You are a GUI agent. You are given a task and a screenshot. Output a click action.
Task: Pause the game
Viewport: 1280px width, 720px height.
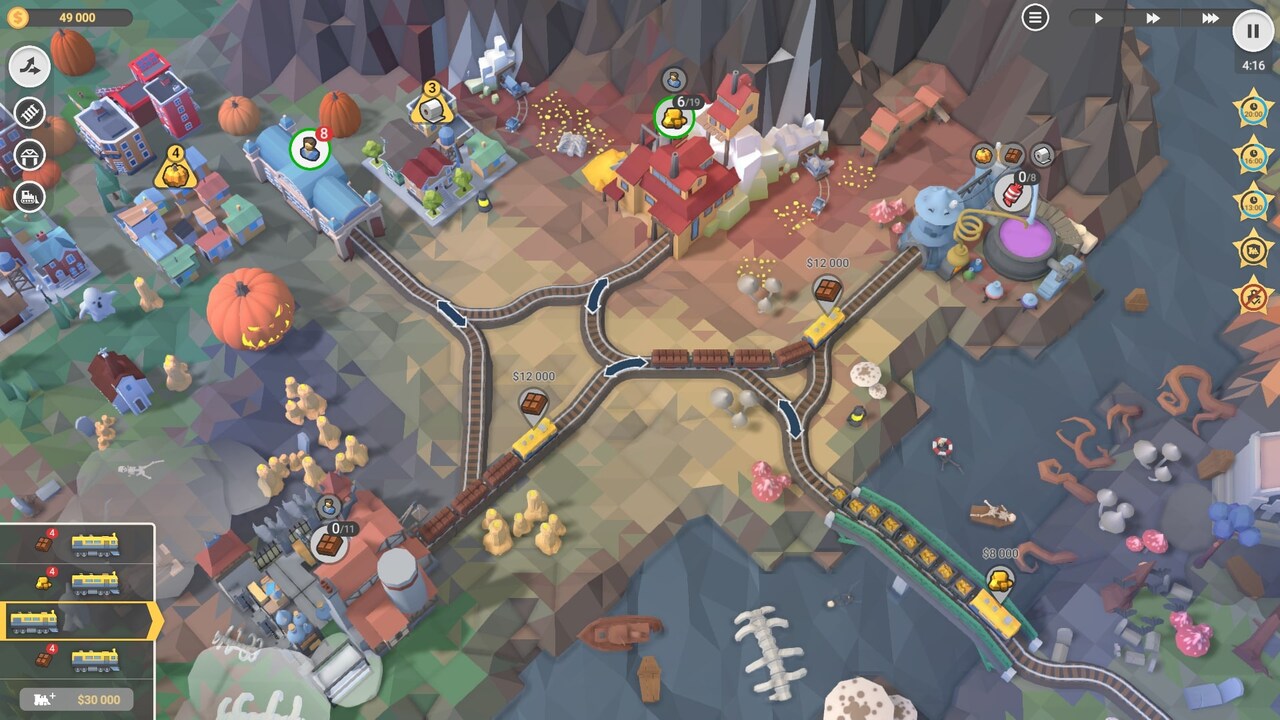pos(1251,31)
